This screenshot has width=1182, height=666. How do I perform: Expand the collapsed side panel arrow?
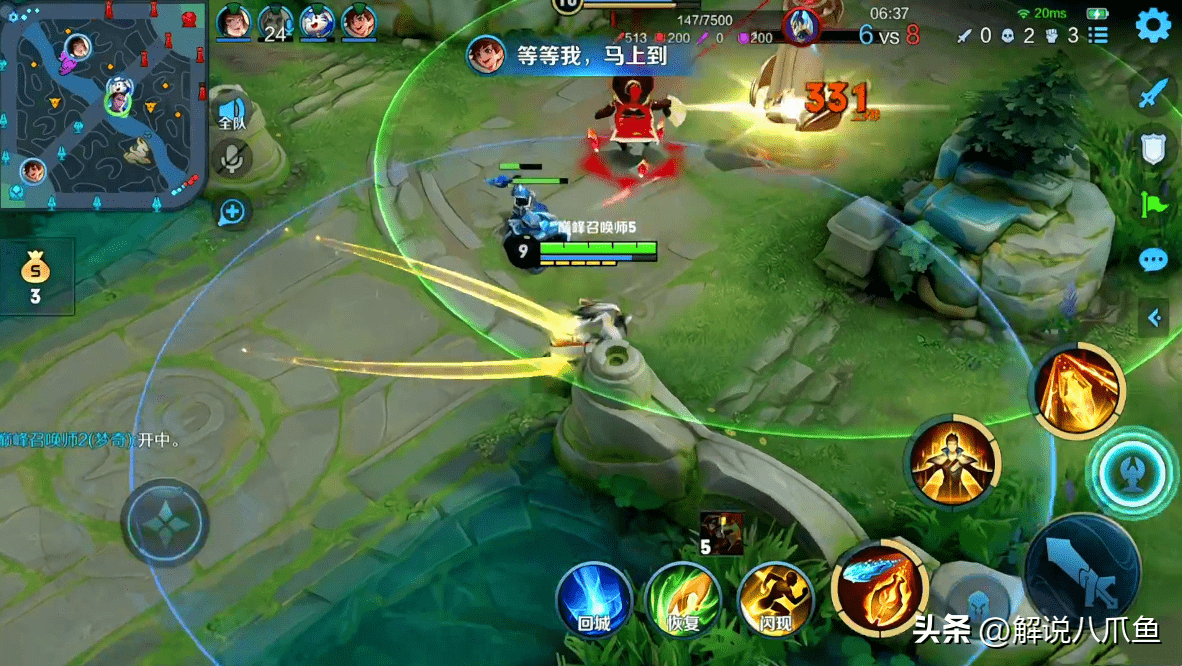1155,318
